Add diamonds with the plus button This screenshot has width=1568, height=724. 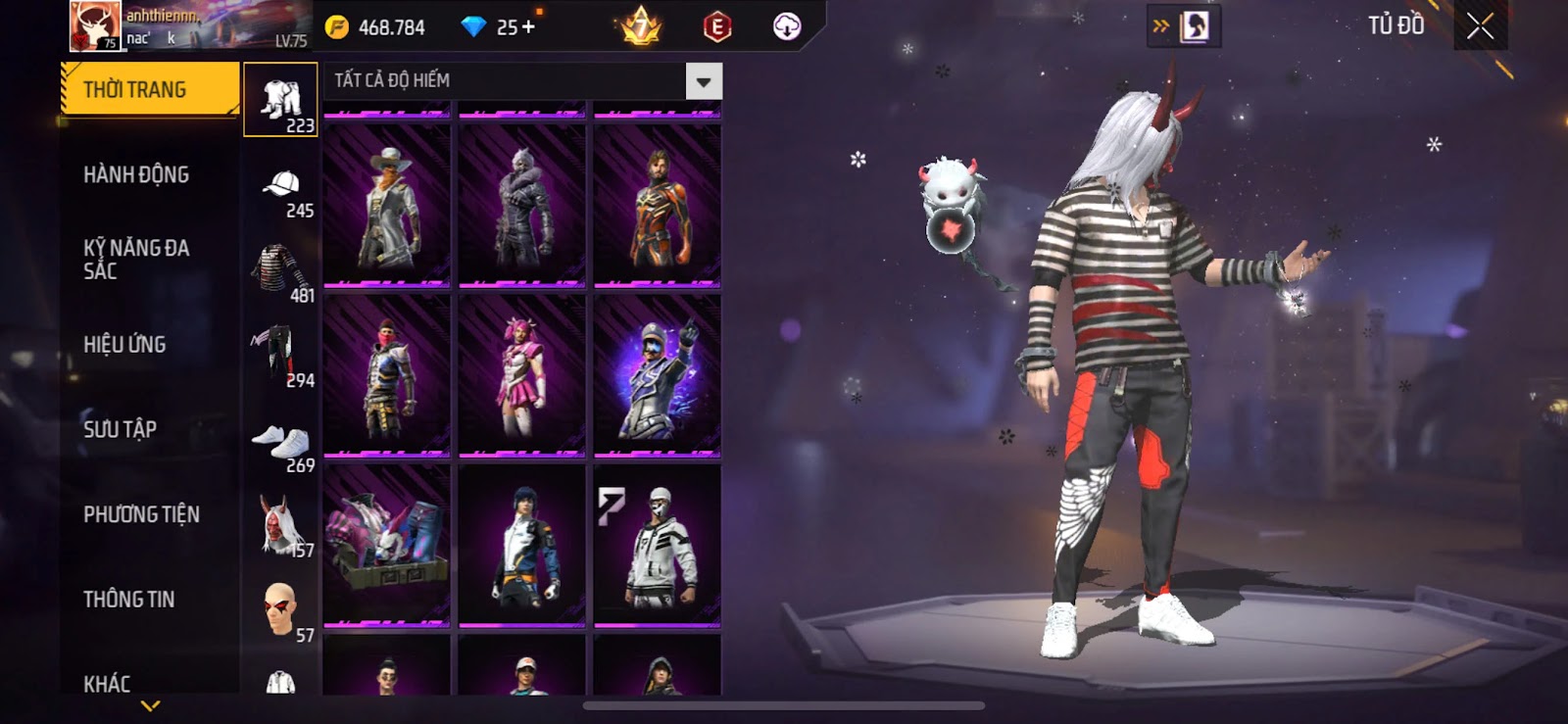coord(529,26)
